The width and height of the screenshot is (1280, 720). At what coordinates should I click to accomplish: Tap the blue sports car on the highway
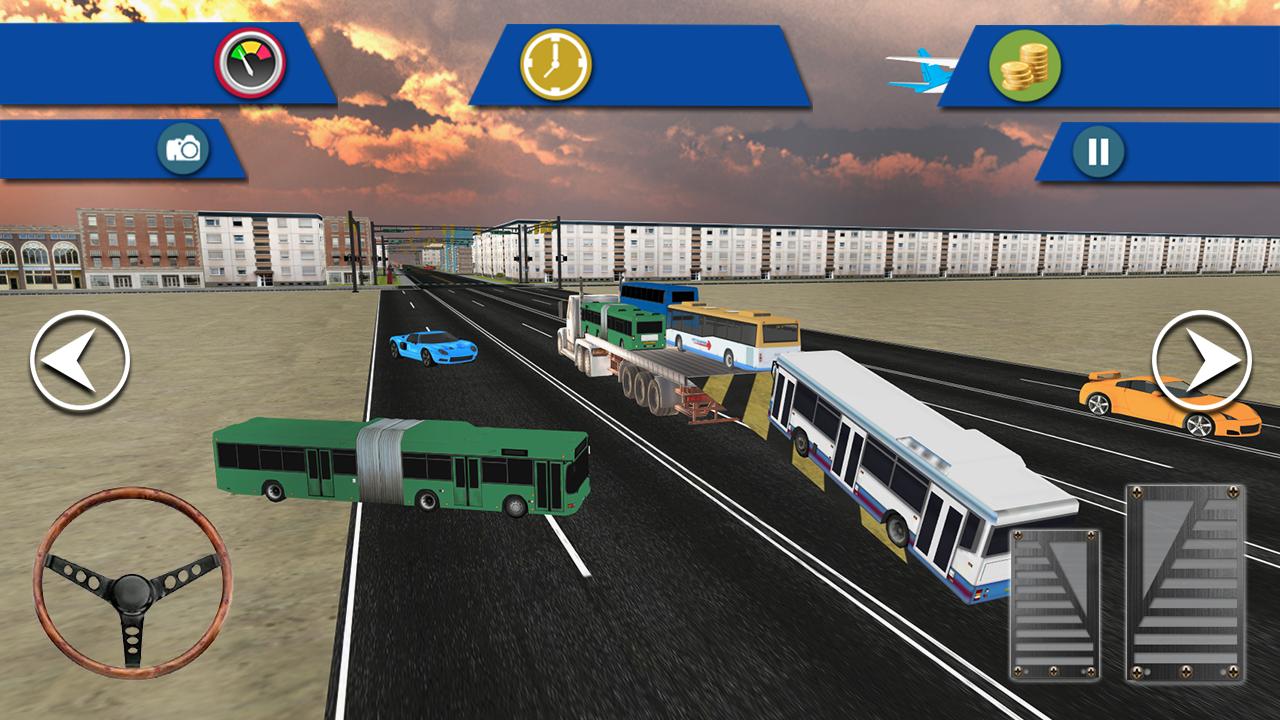(432, 346)
